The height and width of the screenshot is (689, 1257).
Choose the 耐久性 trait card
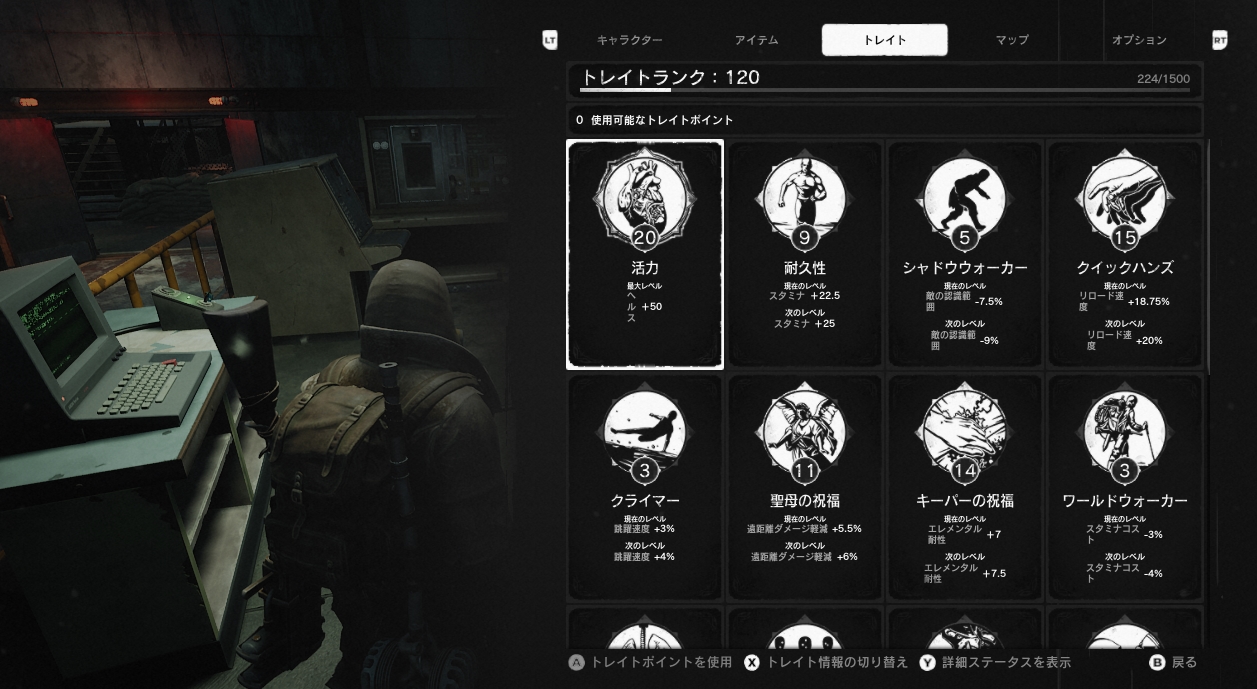click(x=805, y=255)
